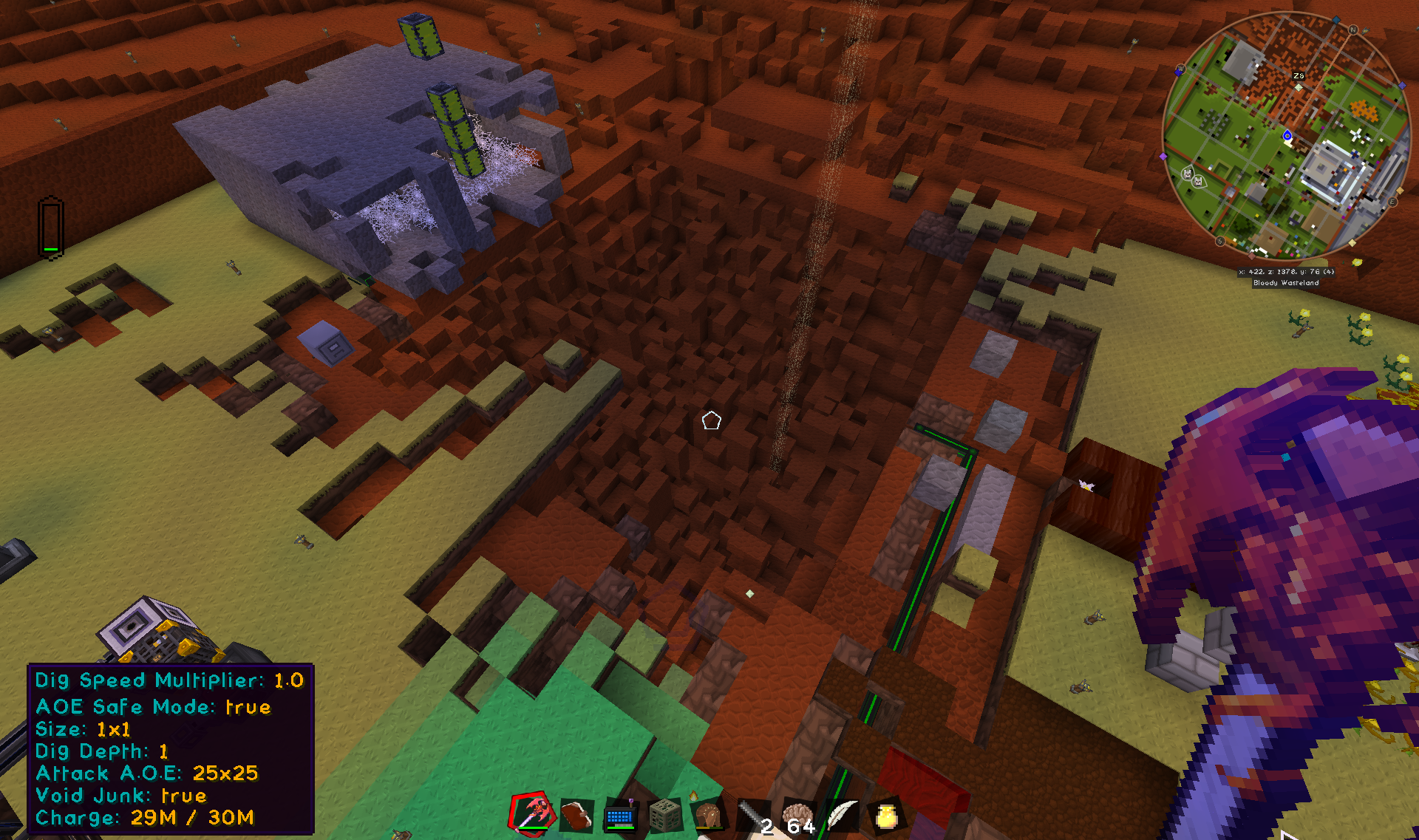Viewport: 1419px width, 840px height.
Task: Choose the blue-screen terminal item in hotbar
Action: point(620,816)
